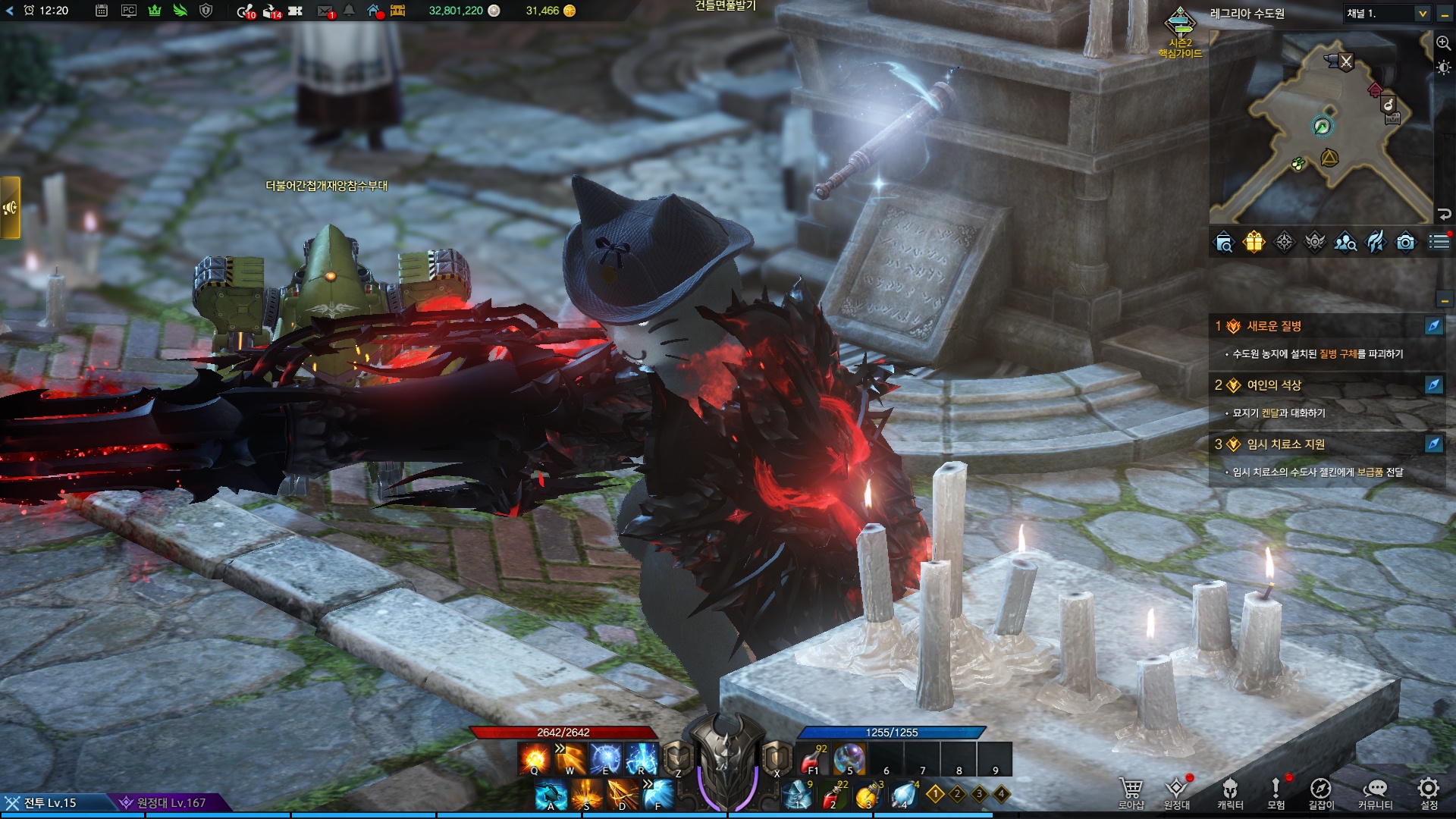The height and width of the screenshot is (819, 1456).
Task: Select the 여인의 석상 quest entry
Action: (1274, 385)
